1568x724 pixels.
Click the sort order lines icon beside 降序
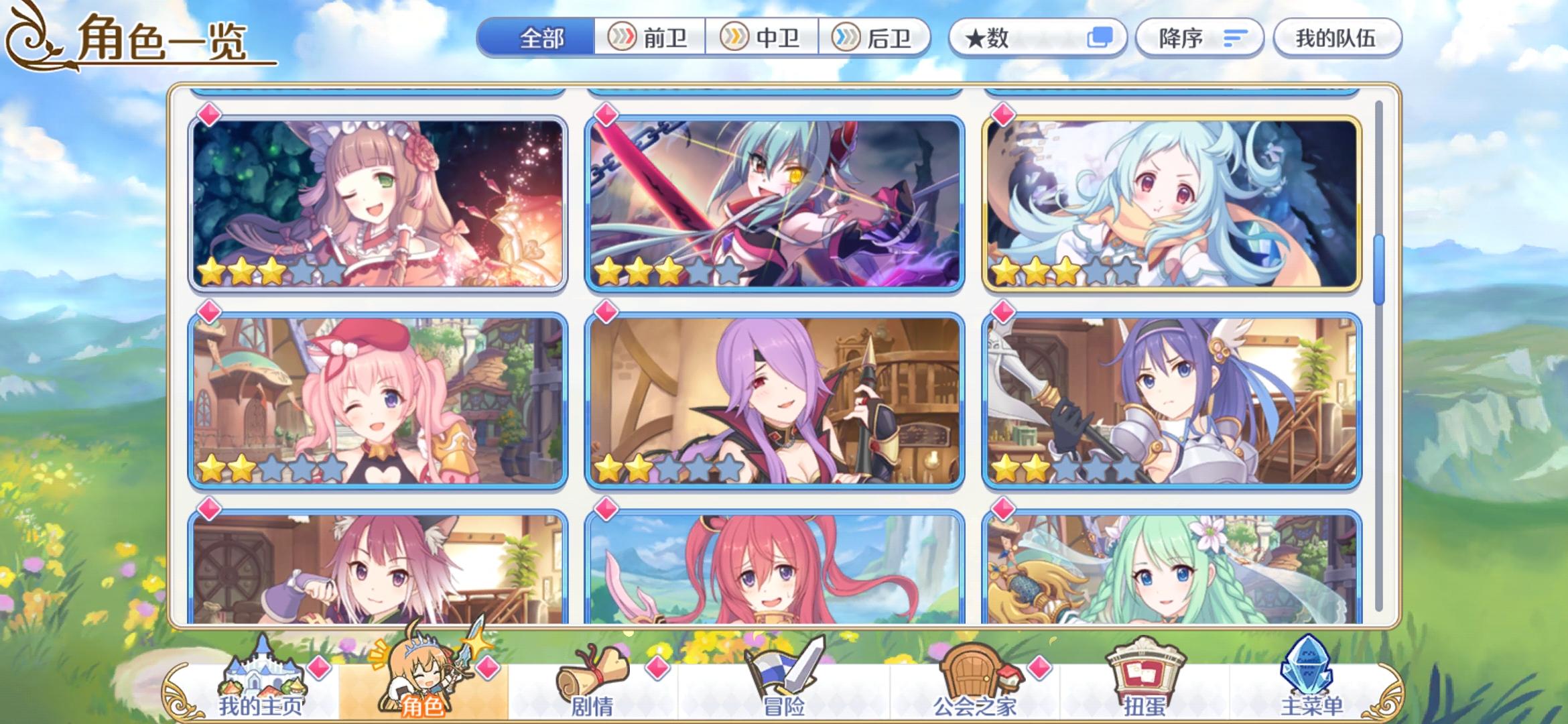coord(1236,39)
